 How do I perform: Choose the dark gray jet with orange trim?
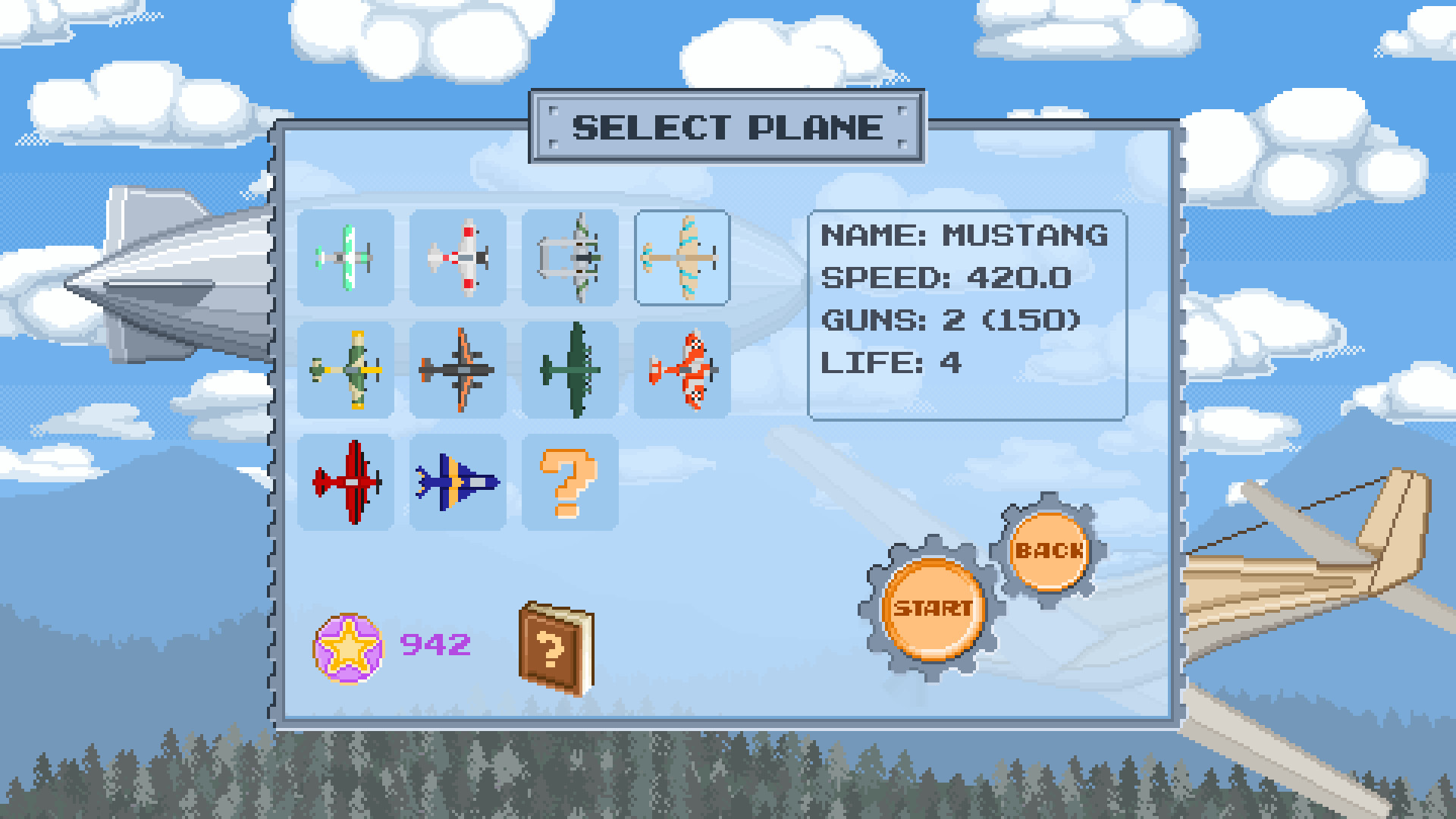pos(458,371)
